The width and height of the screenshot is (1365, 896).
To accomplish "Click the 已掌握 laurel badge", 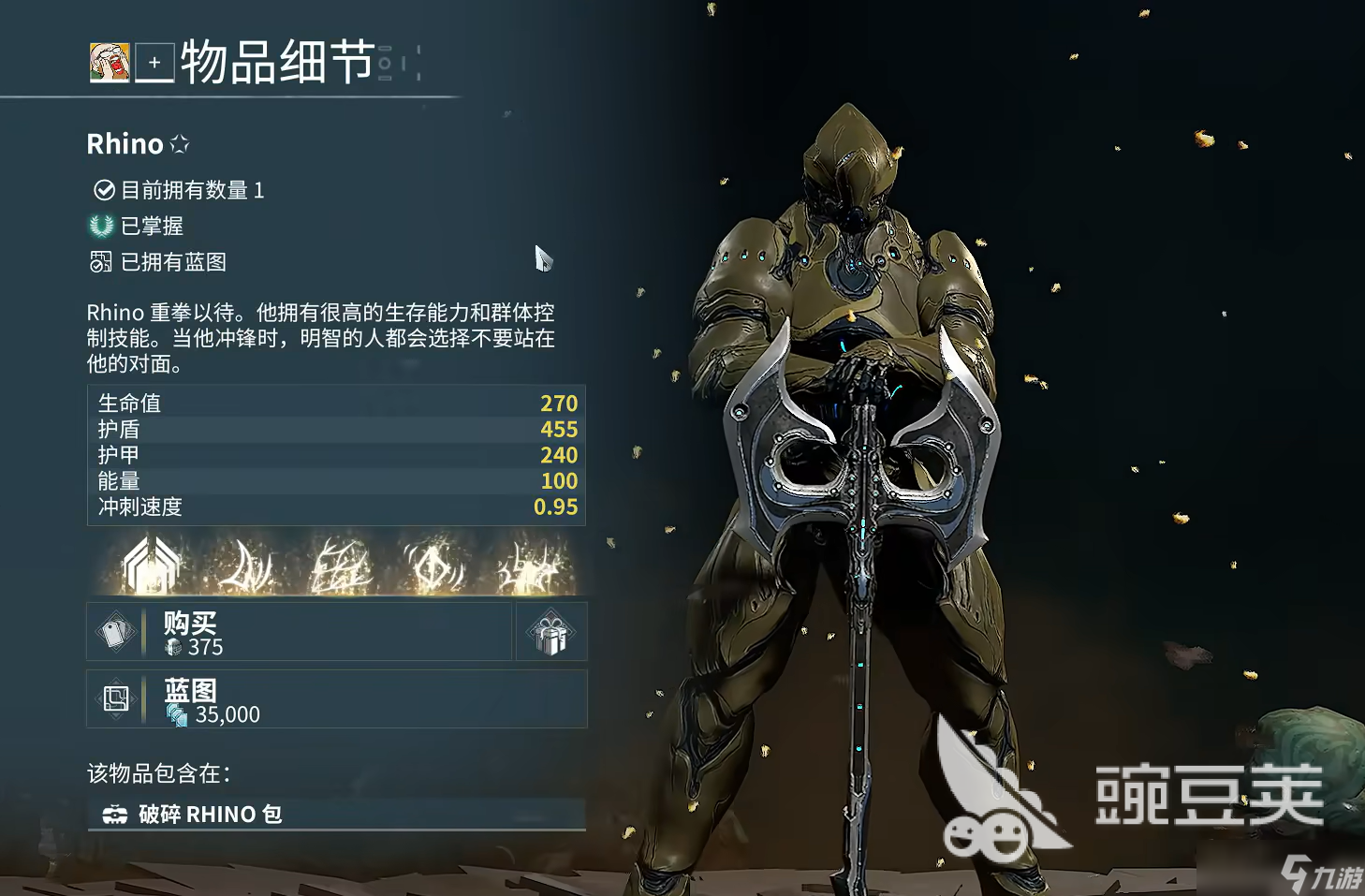I will [100, 226].
